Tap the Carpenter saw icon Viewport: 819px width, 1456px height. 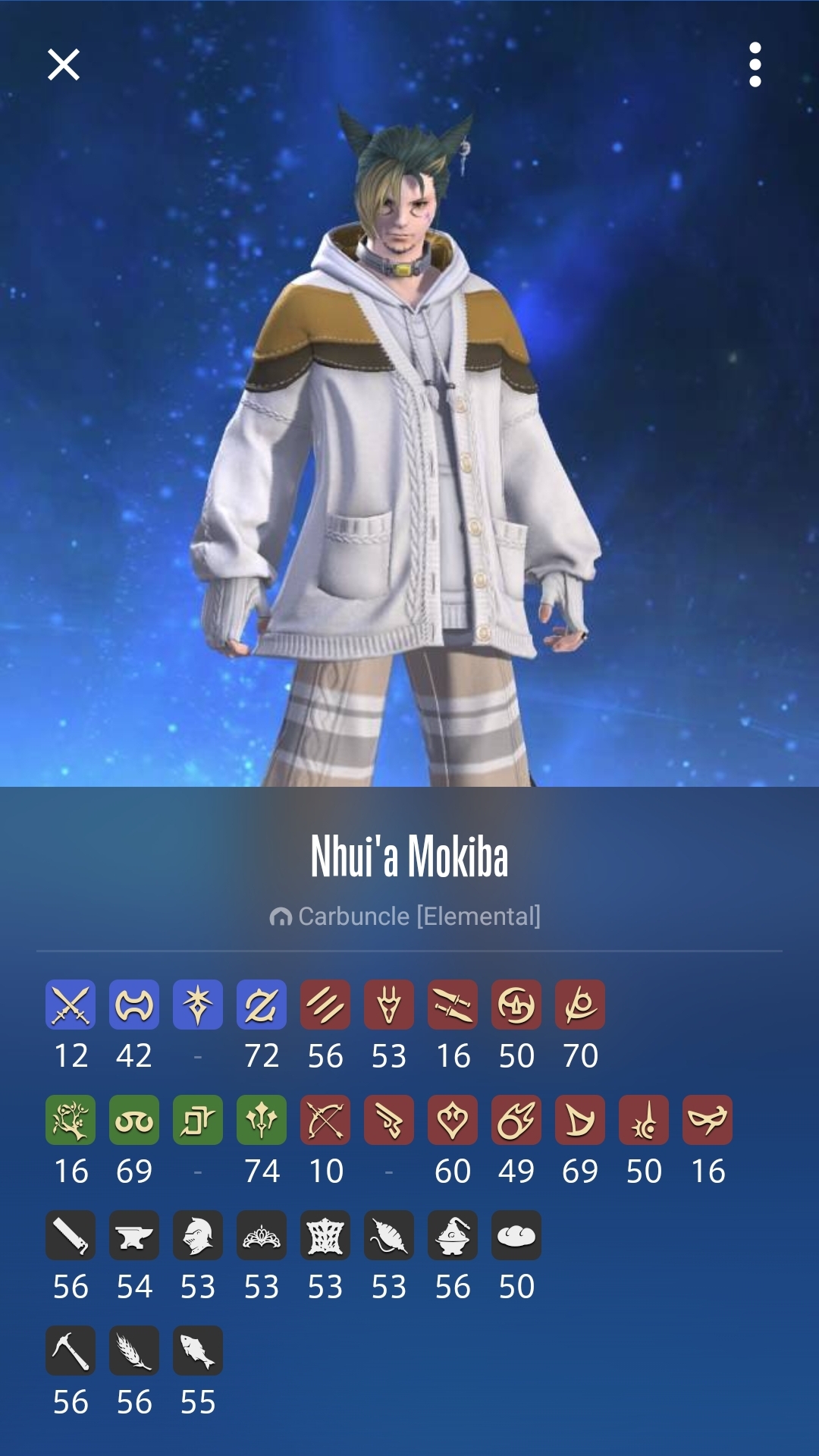[71, 1235]
